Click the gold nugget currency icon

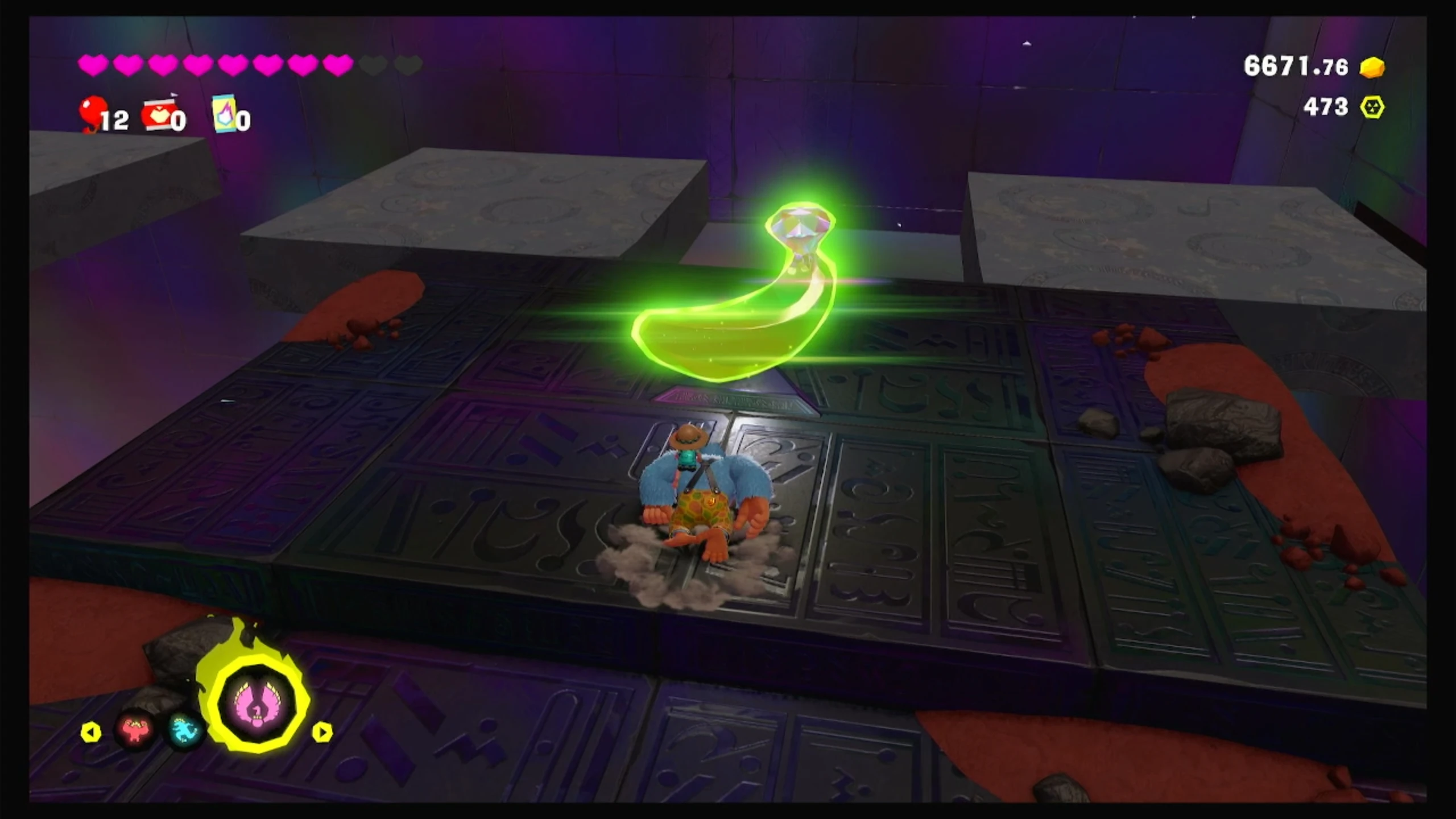[x=1372, y=68]
